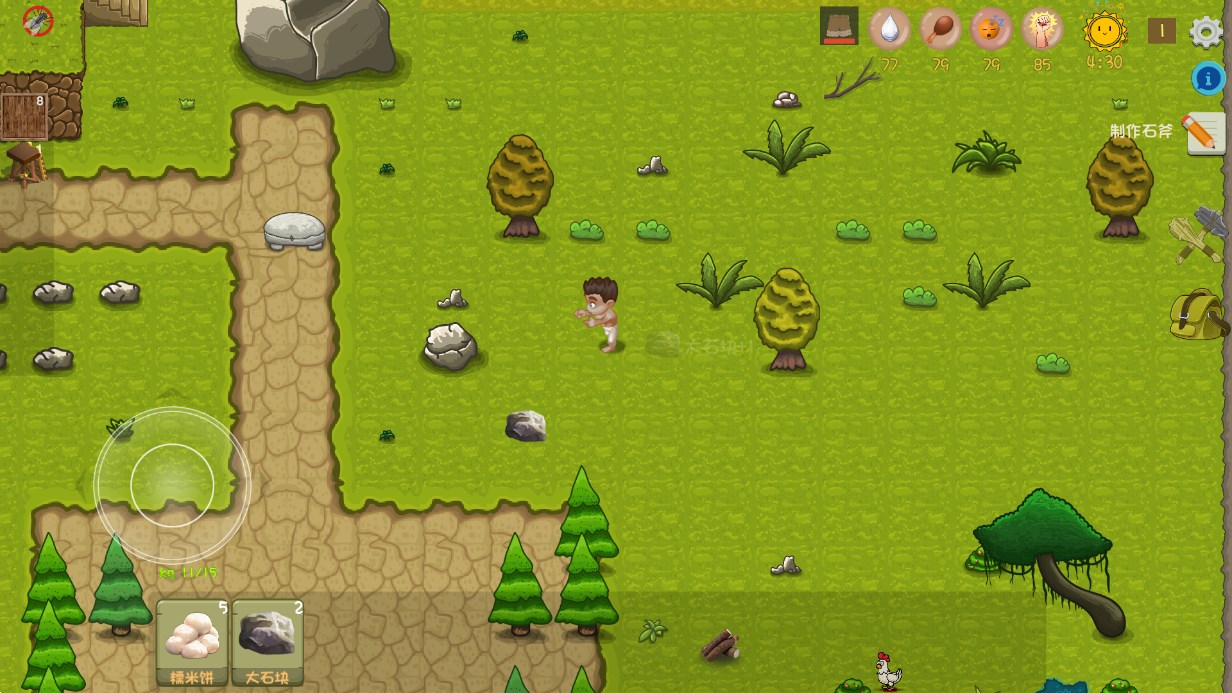Click the shorts clothing status icon

pyautogui.click(x=839, y=27)
